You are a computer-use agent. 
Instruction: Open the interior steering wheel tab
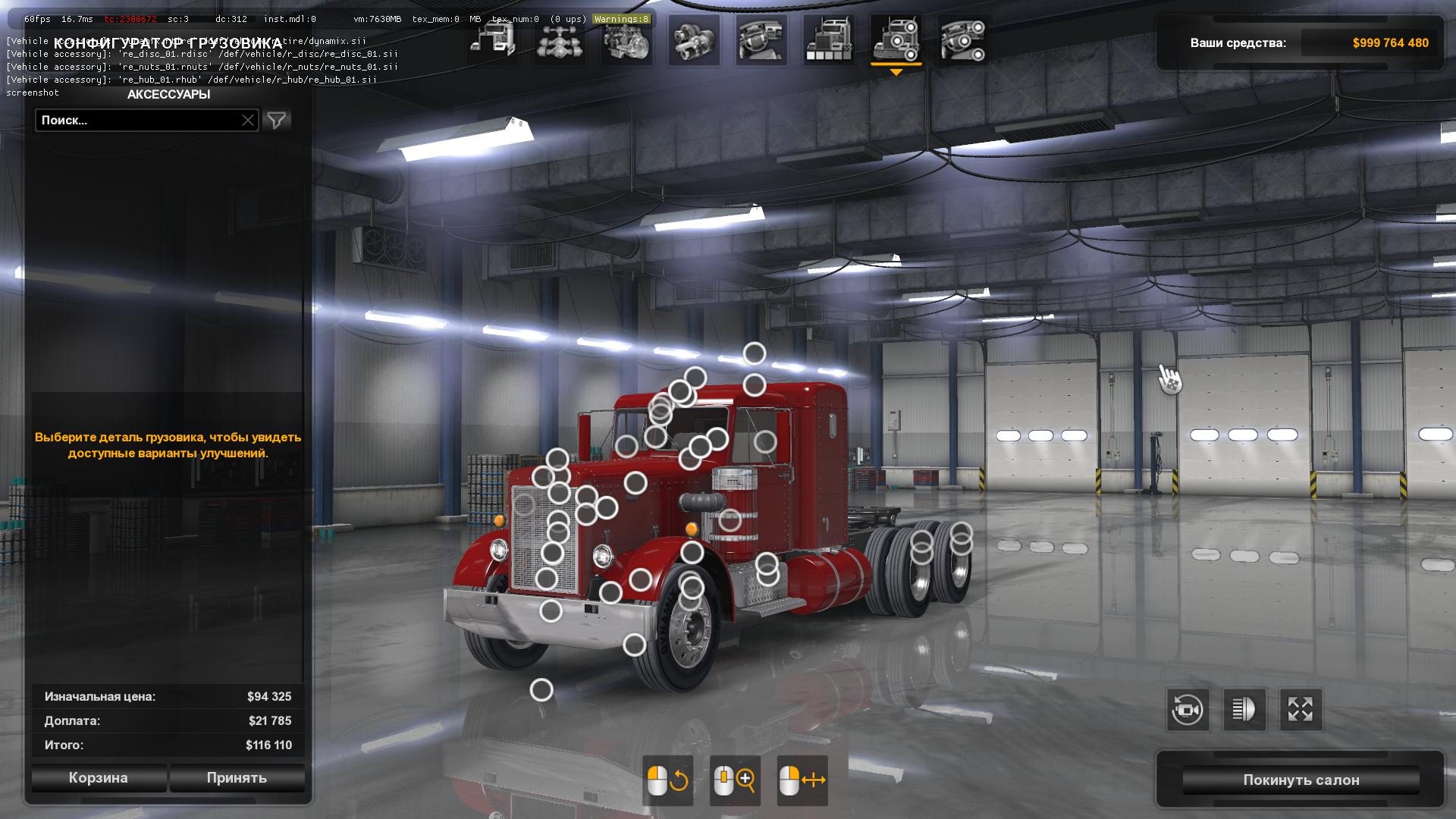coord(761,39)
